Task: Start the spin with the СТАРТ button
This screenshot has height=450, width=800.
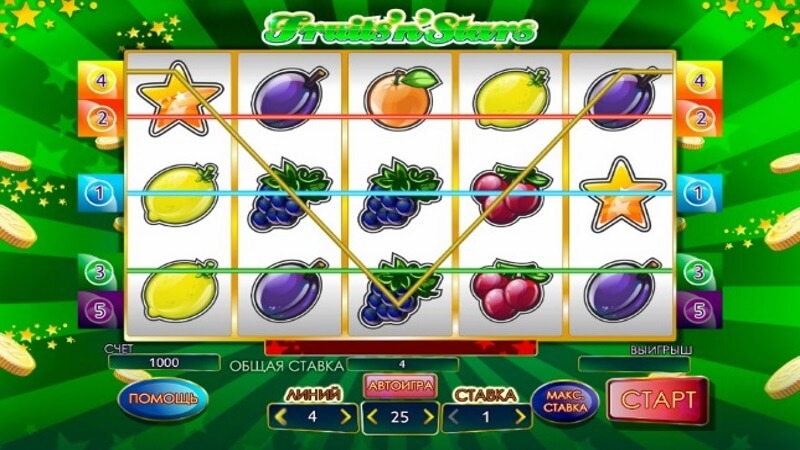Action: 658,399
